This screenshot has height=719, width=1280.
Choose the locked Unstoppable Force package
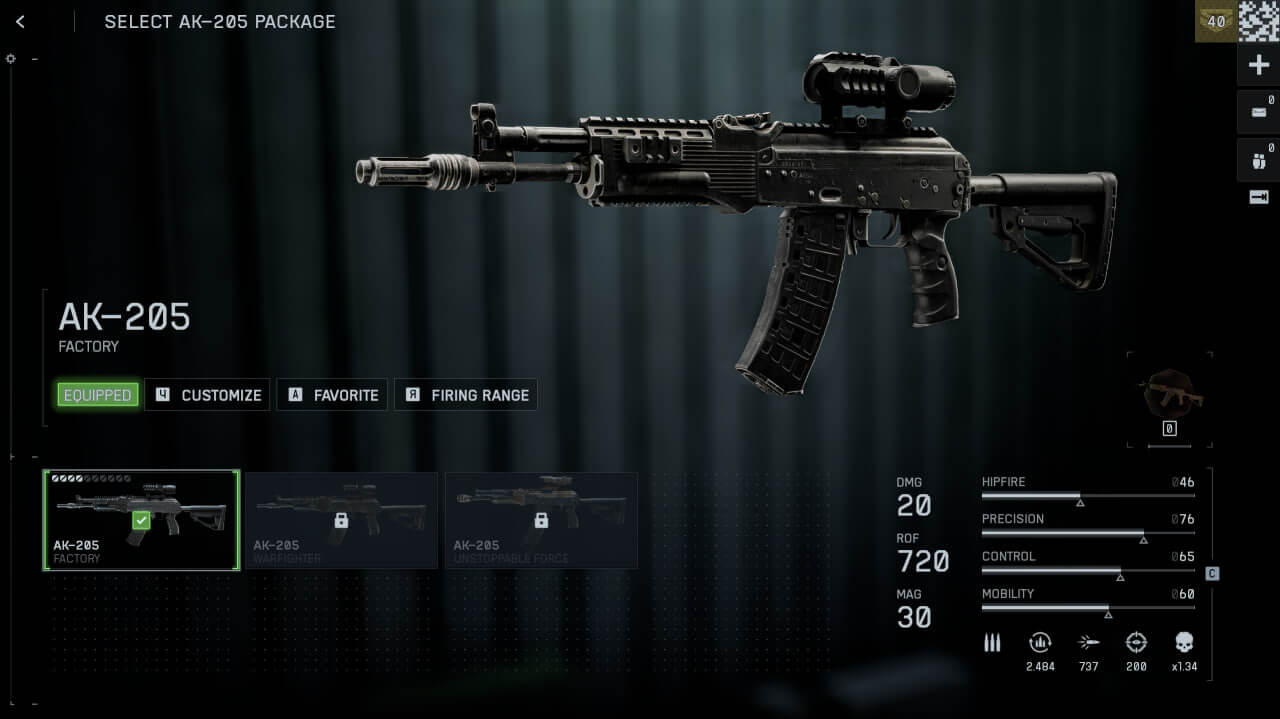[x=541, y=520]
